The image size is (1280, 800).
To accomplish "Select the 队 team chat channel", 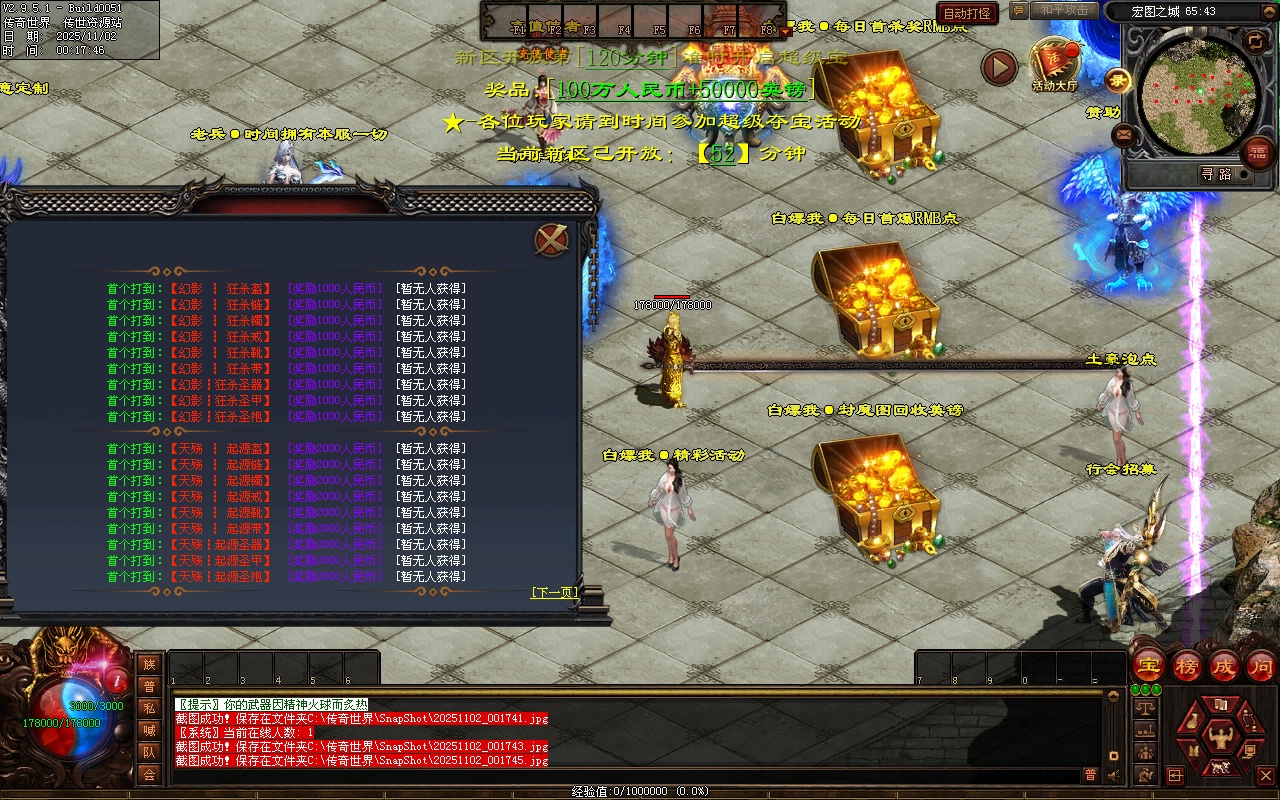I will pos(149,752).
